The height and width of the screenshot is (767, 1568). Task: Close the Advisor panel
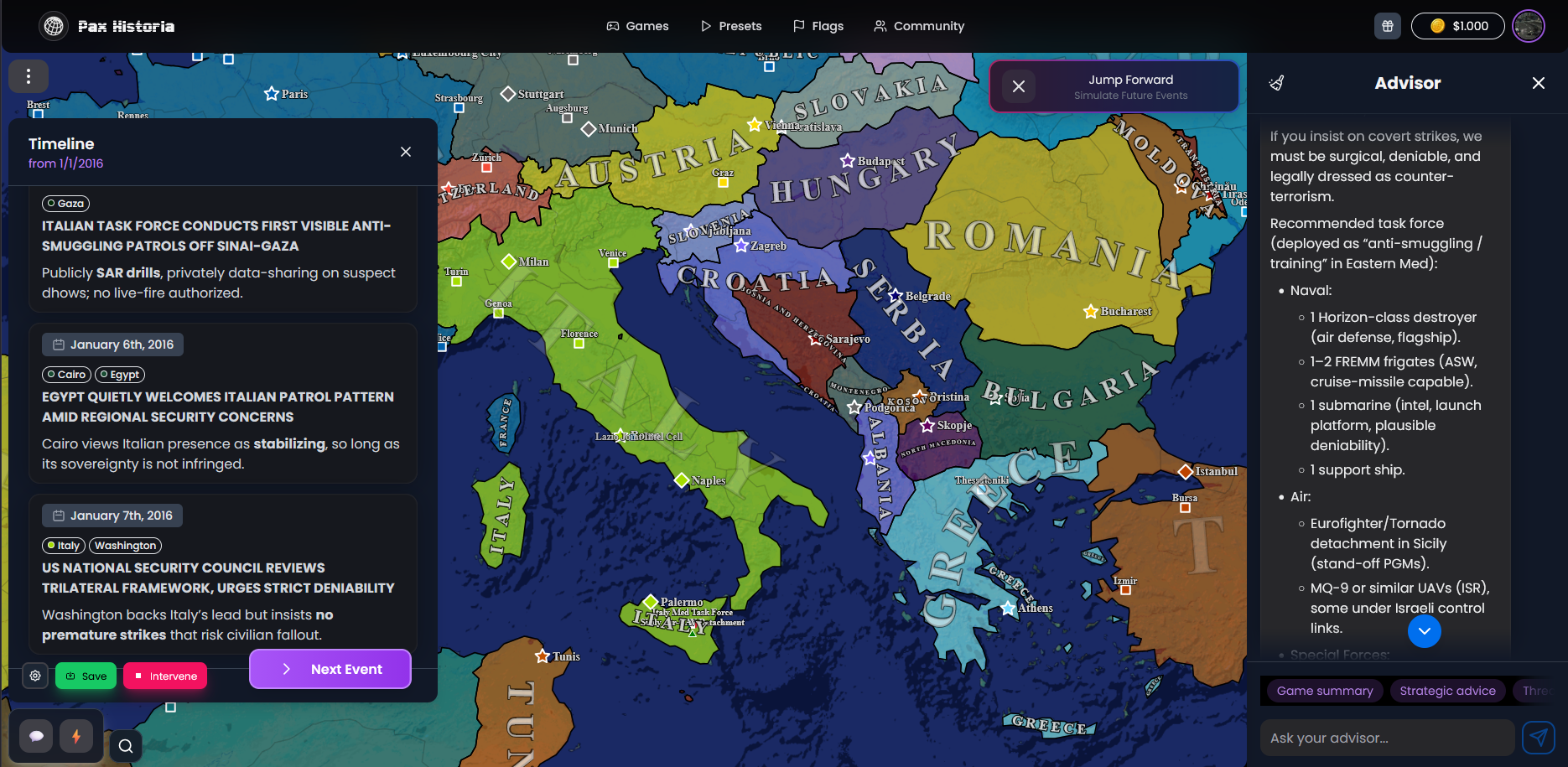1539,83
